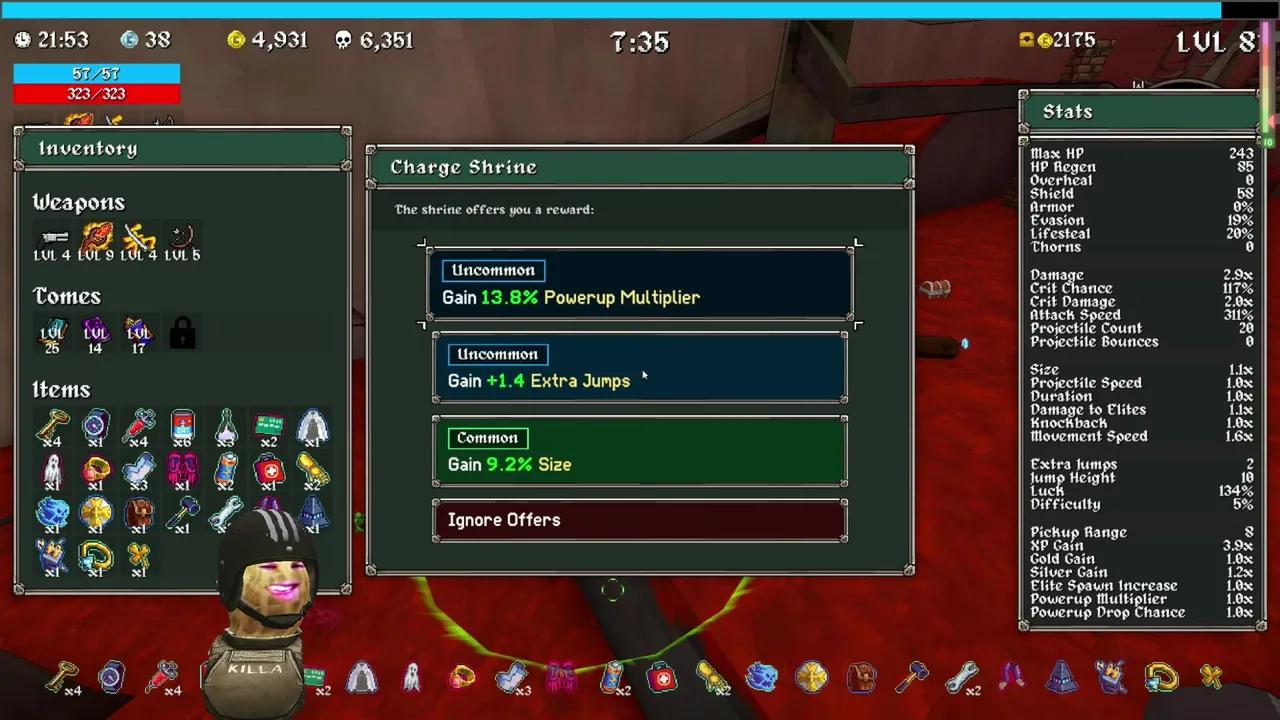Choose the green credit card item
The height and width of the screenshot is (720, 1280).
tap(268, 427)
